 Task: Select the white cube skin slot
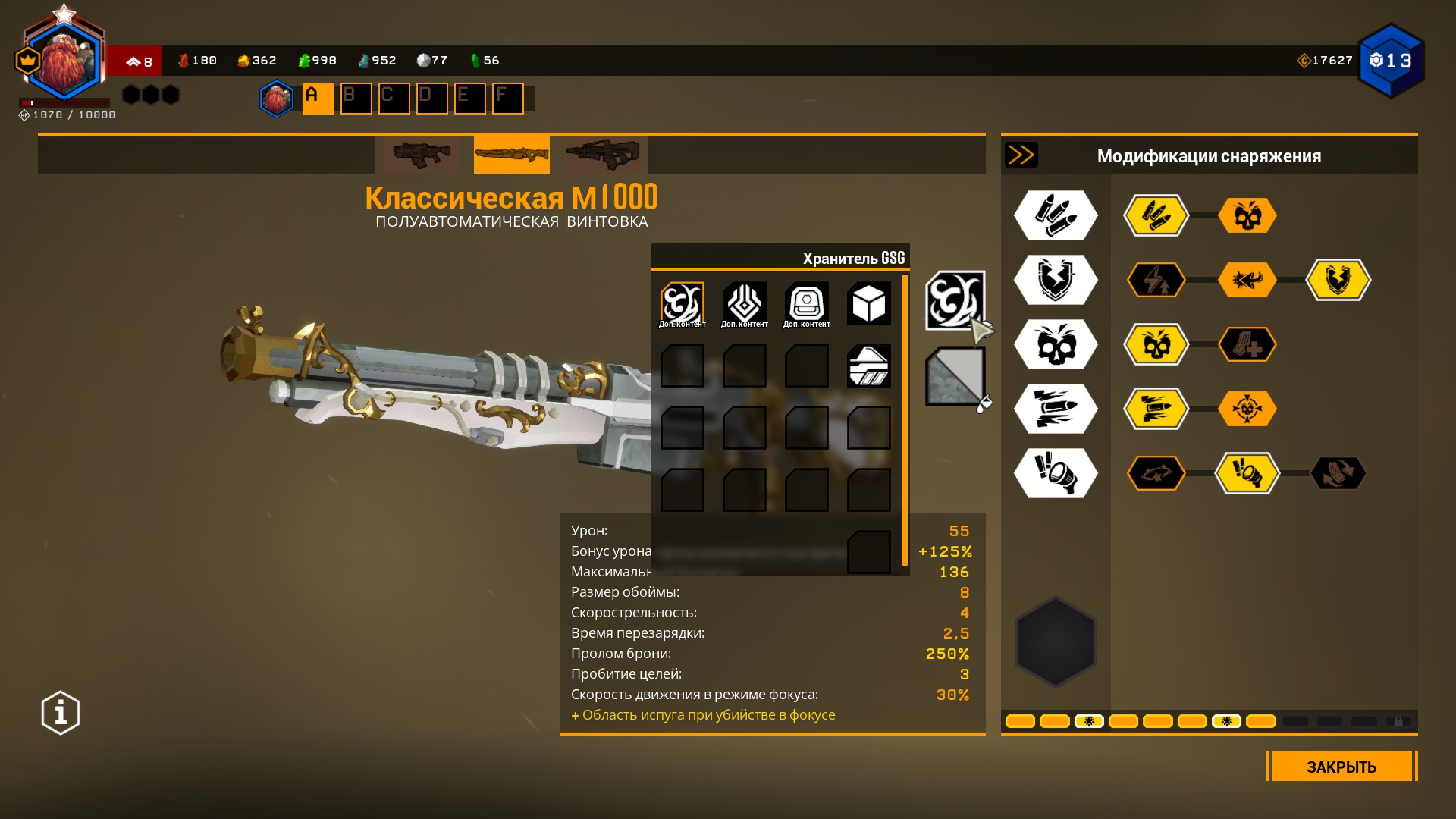(x=868, y=303)
